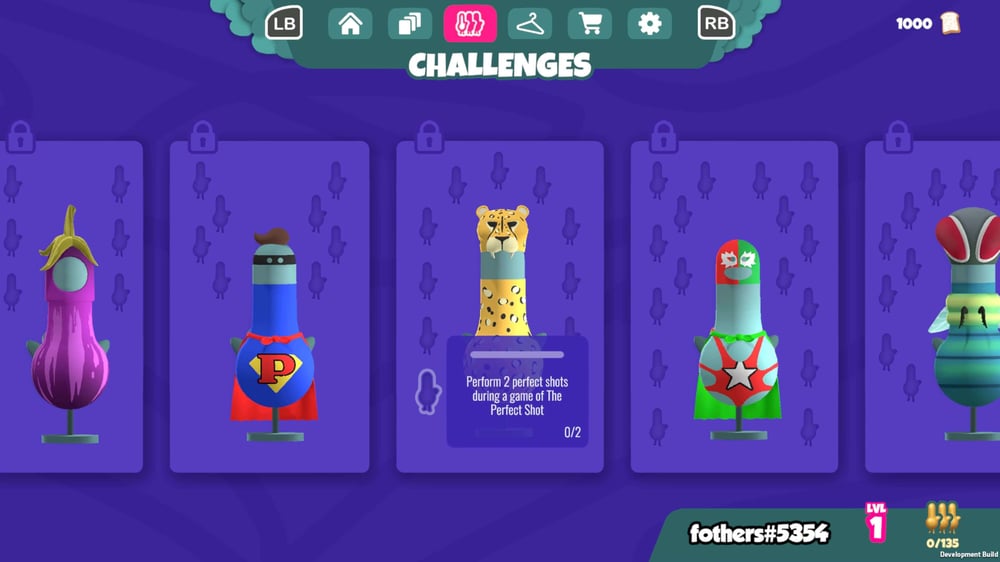
Task: Switch to the clothes hanger wardrobe tab
Action: (530, 24)
